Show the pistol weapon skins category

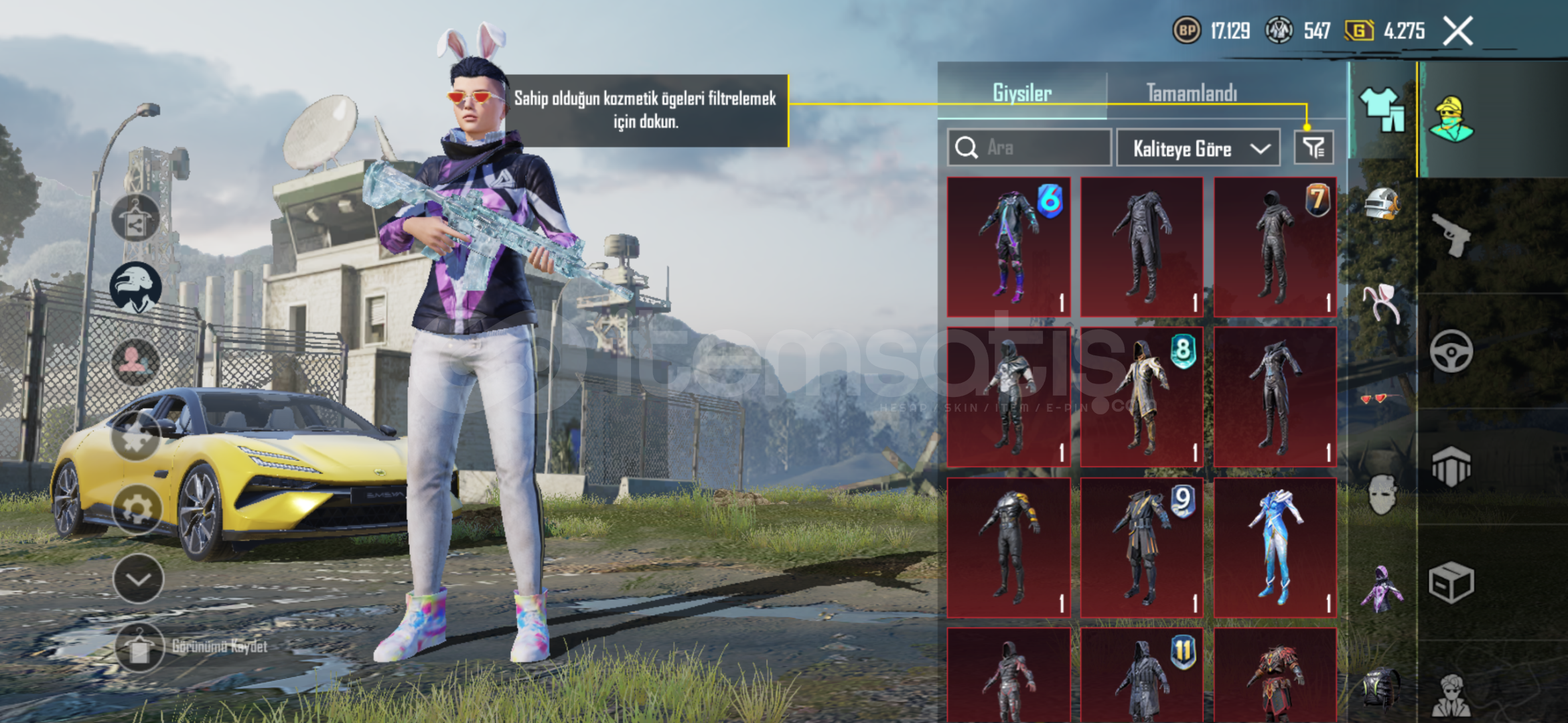click(x=1451, y=235)
